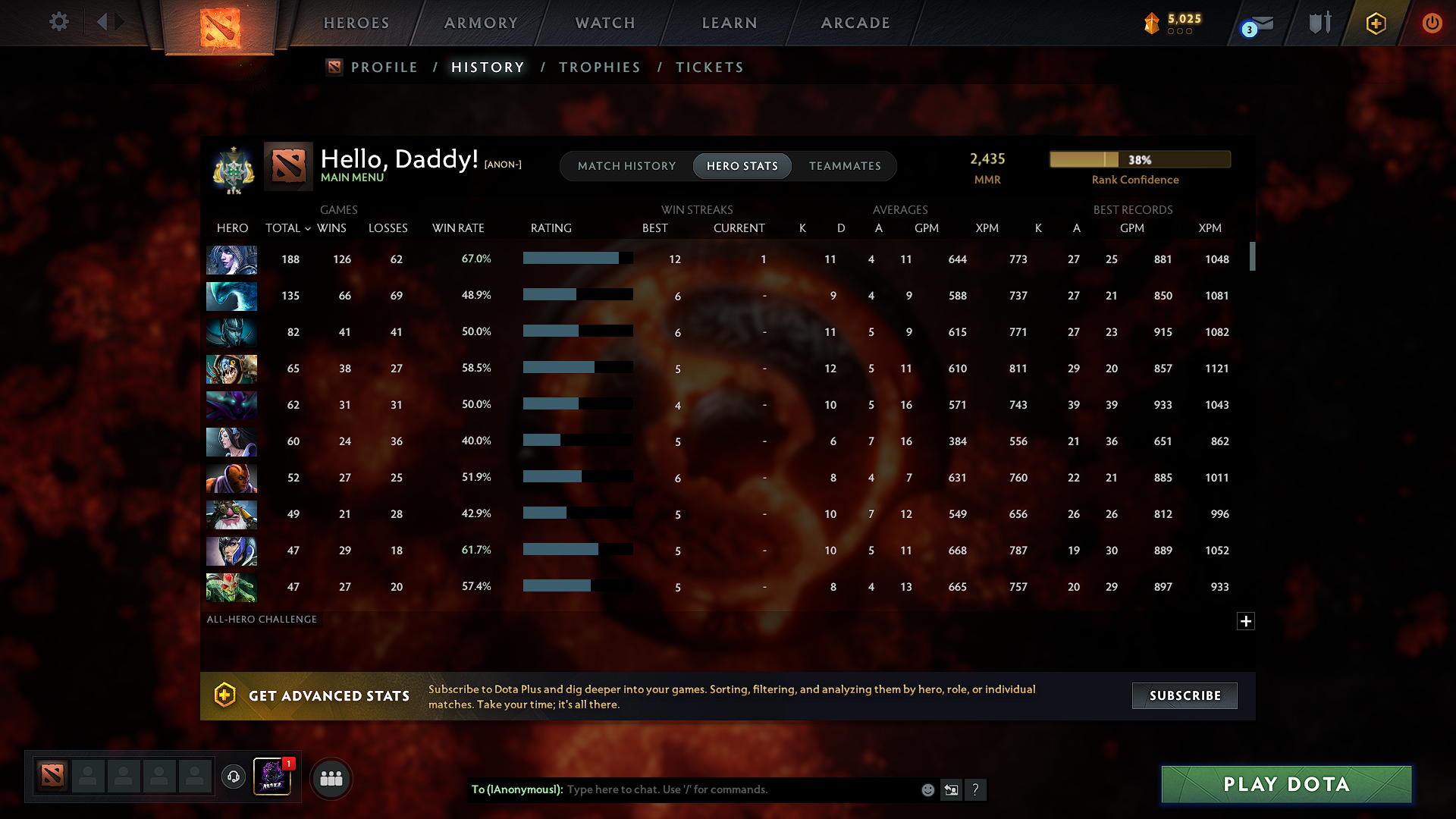This screenshot has width=1456, height=819.
Task: Open the voice chat headset icon
Action: [233, 777]
